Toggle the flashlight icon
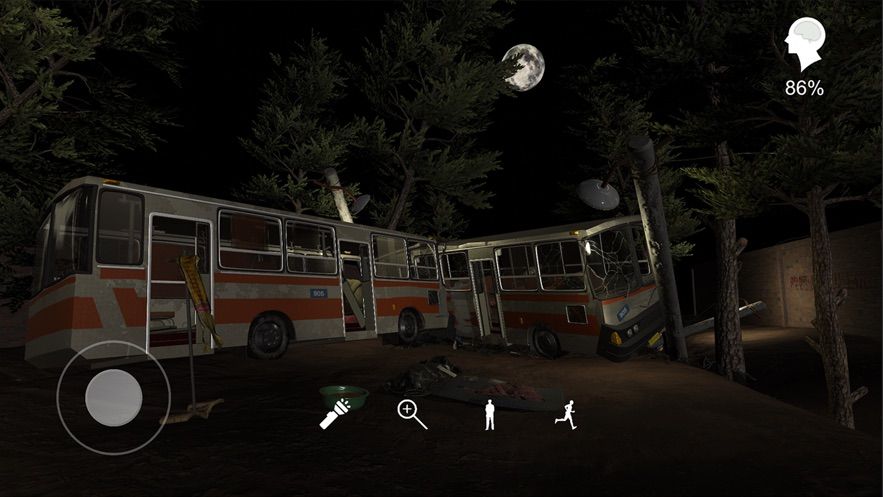This screenshot has height=497, width=883. tap(333, 414)
